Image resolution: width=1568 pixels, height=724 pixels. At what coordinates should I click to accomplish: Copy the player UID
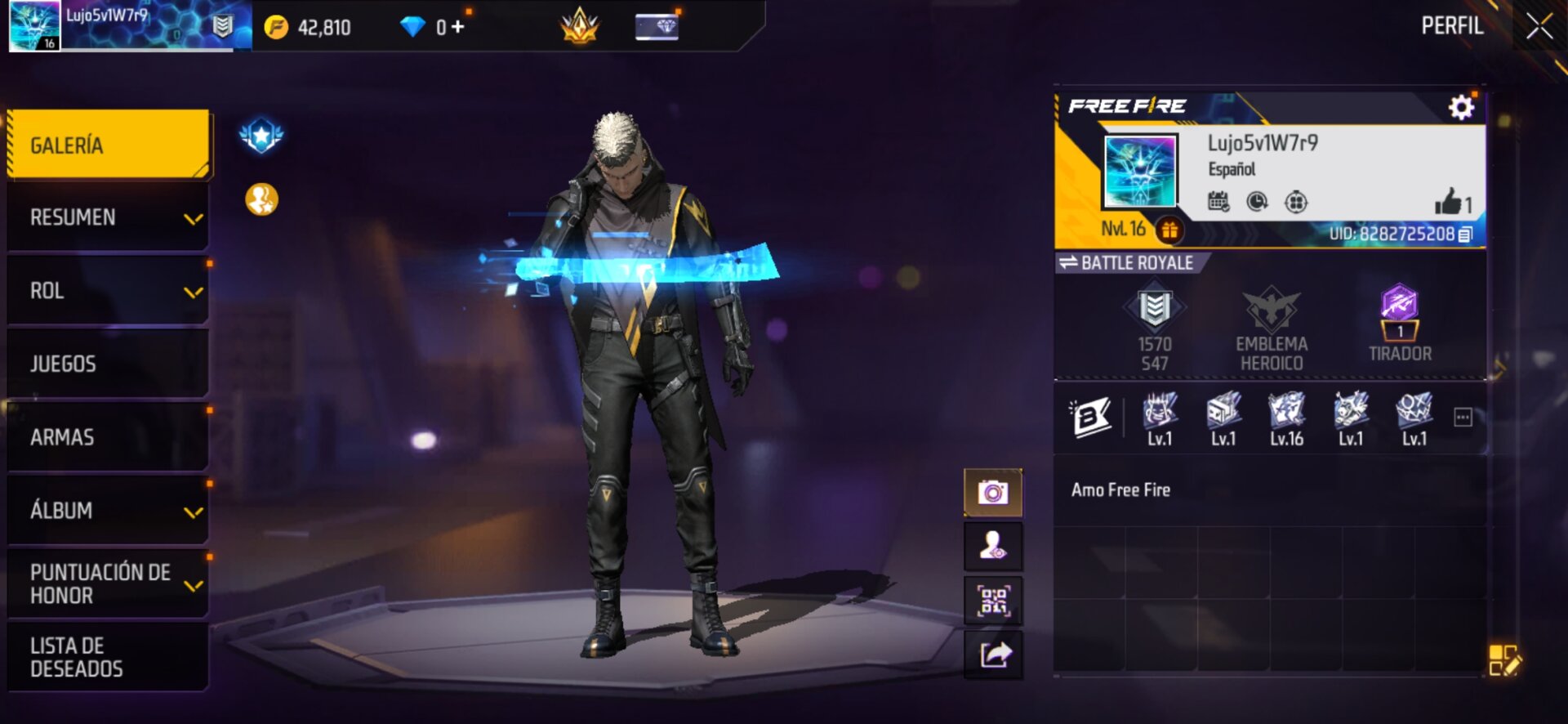[x=1465, y=235]
